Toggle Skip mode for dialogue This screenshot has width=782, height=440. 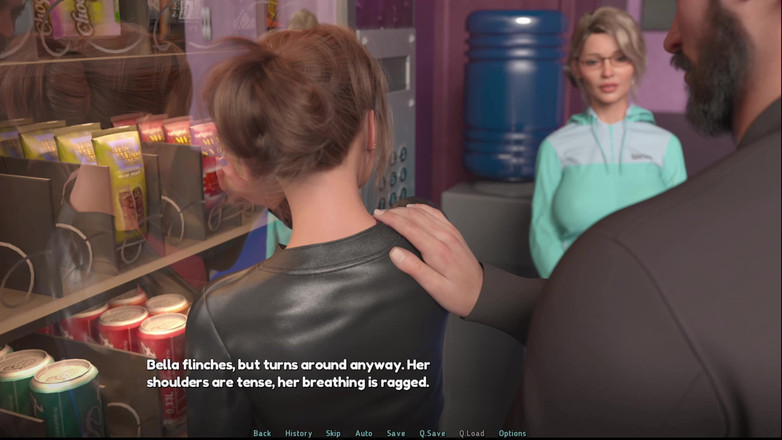point(333,433)
